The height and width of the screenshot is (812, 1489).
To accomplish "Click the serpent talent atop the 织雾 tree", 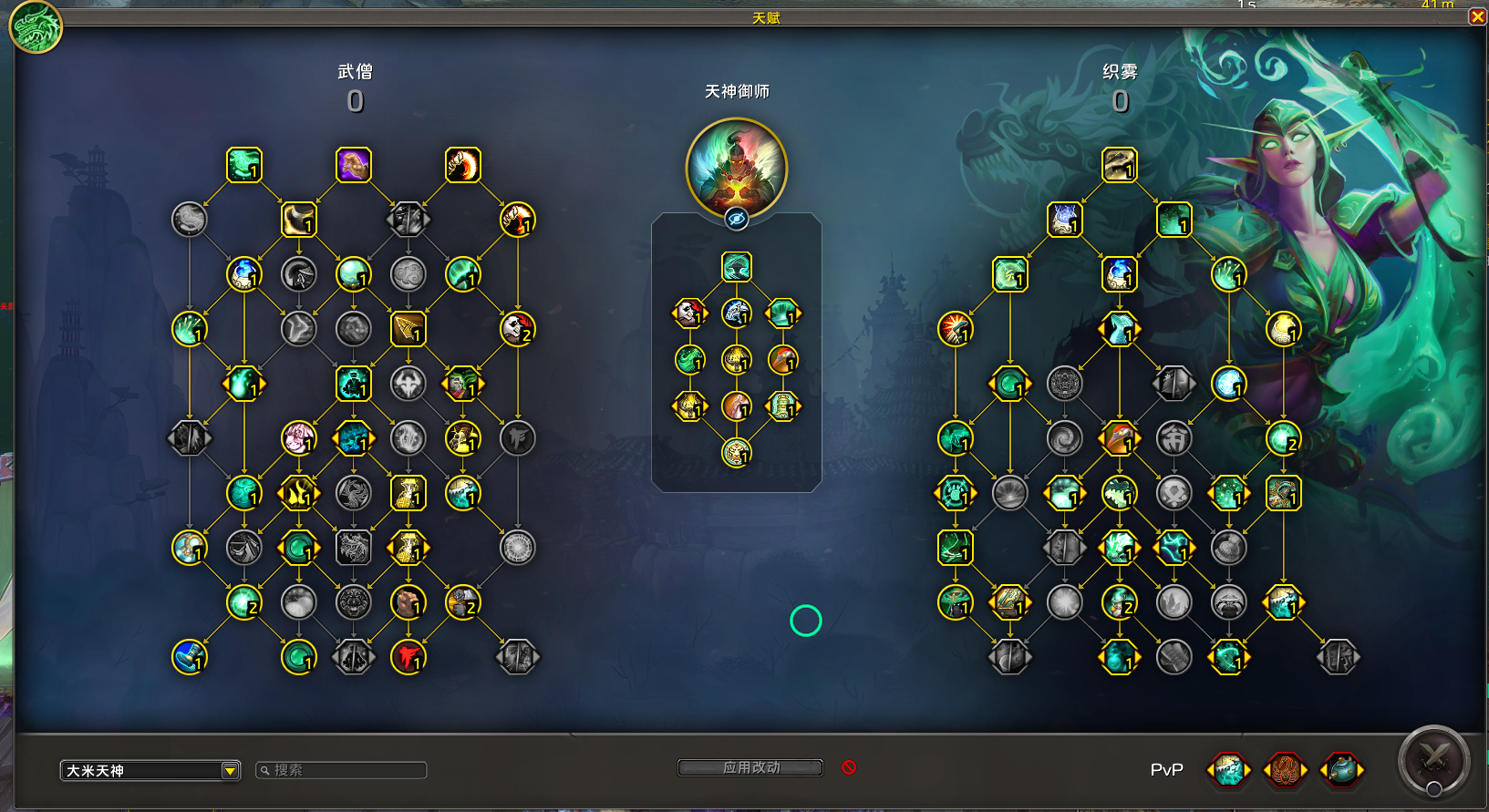I will click(x=1120, y=166).
